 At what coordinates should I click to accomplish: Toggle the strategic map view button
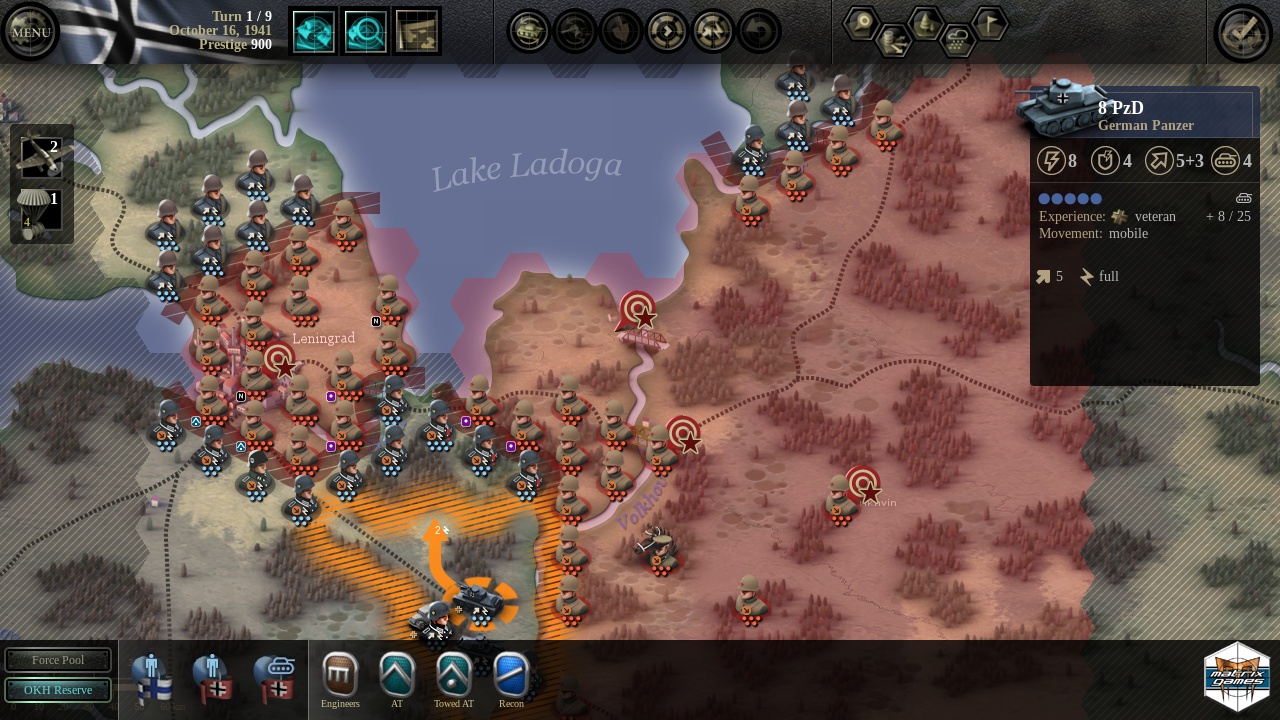pos(417,32)
